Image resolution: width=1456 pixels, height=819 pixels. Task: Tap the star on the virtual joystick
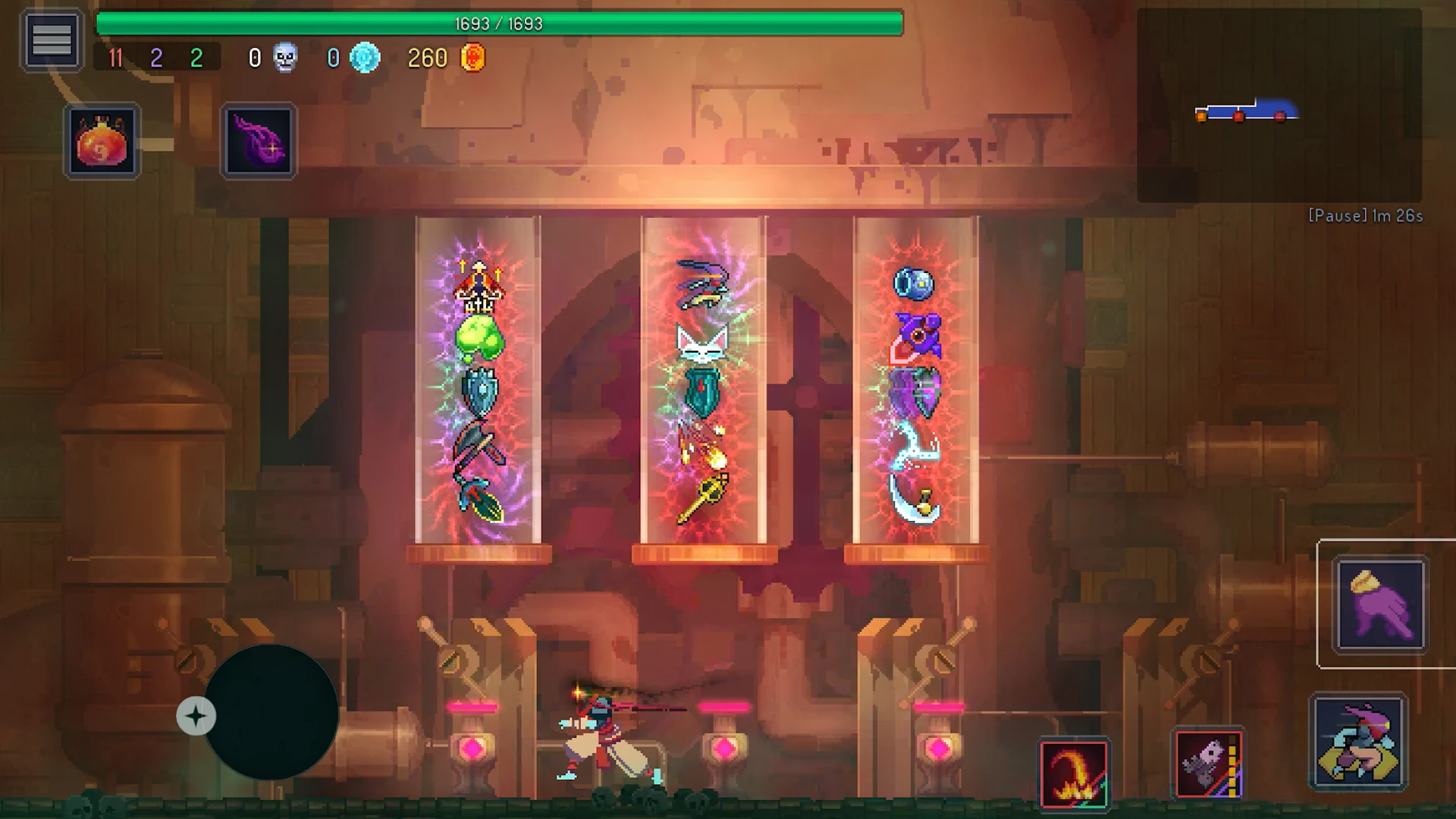pos(196,715)
